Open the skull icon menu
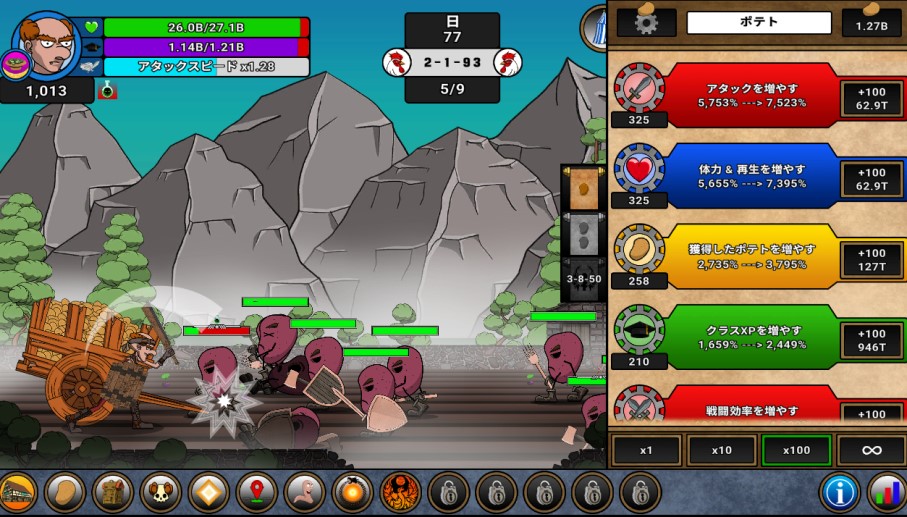This screenshot has height=517, width=907. pos(161,492)
